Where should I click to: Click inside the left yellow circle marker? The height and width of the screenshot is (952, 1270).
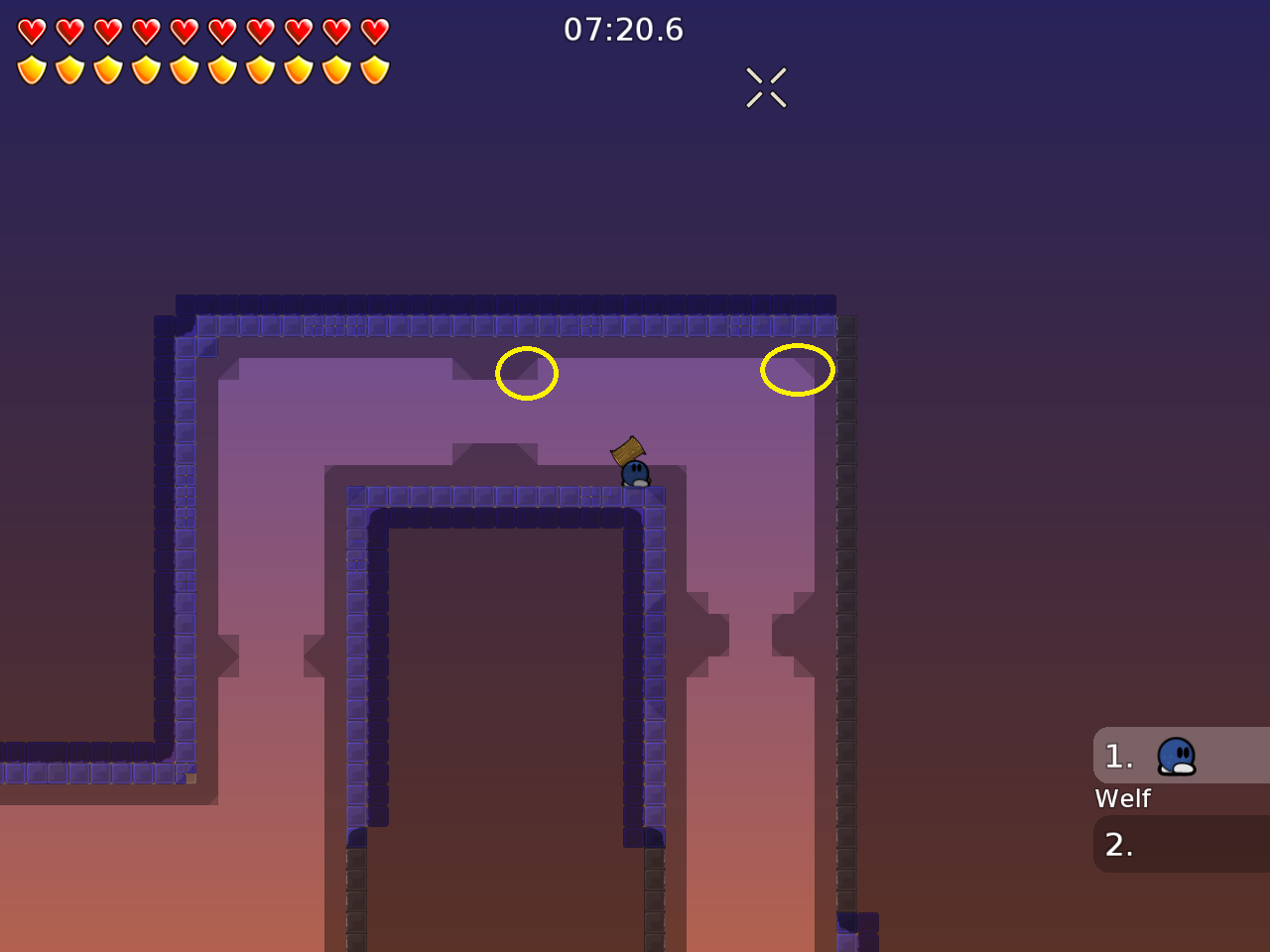pos(526,373)
